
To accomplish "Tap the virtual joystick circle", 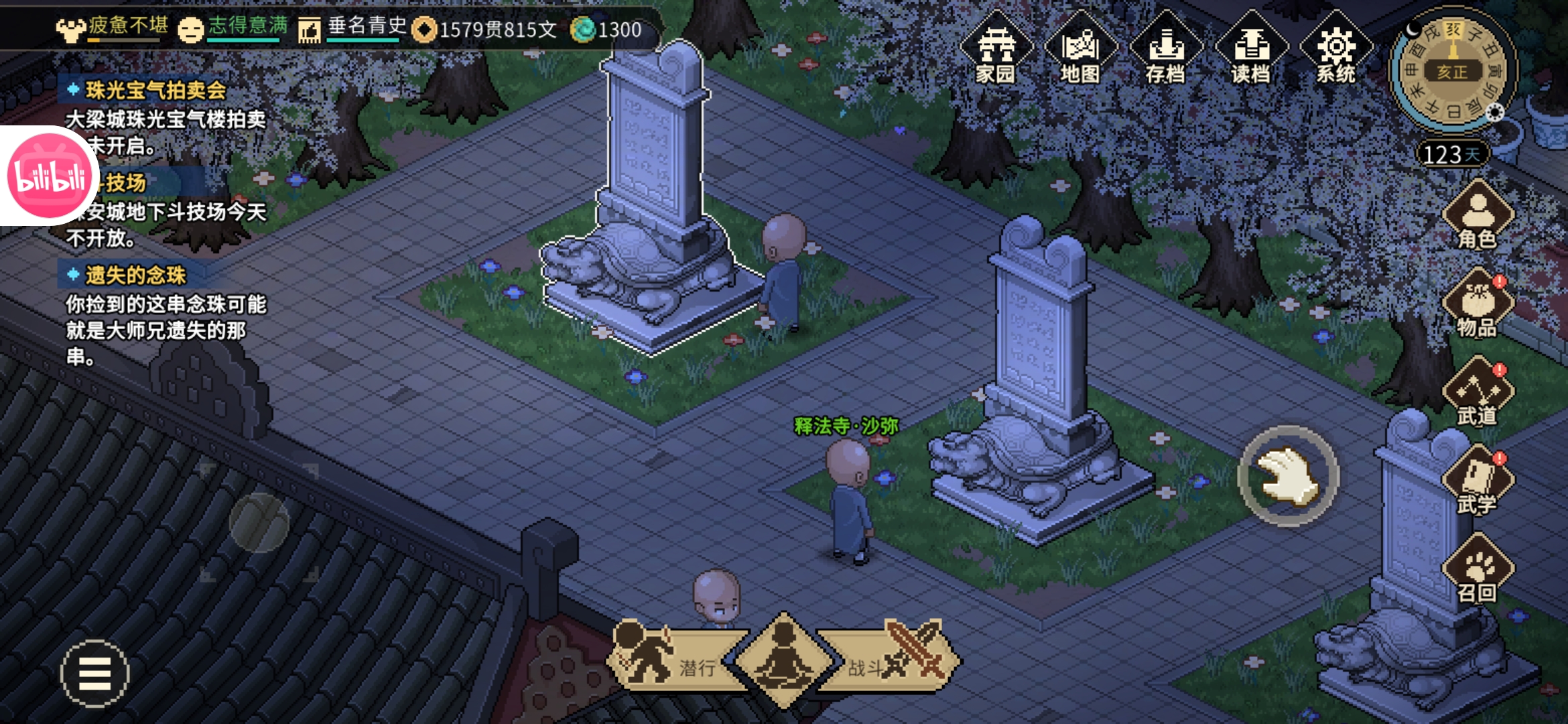I will [x=259, y=523].
